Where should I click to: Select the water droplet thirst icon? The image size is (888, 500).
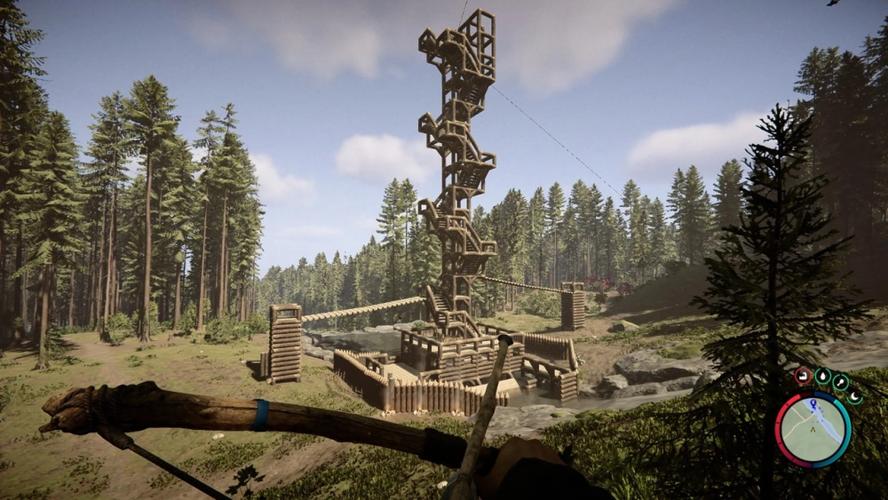(822, 376)
